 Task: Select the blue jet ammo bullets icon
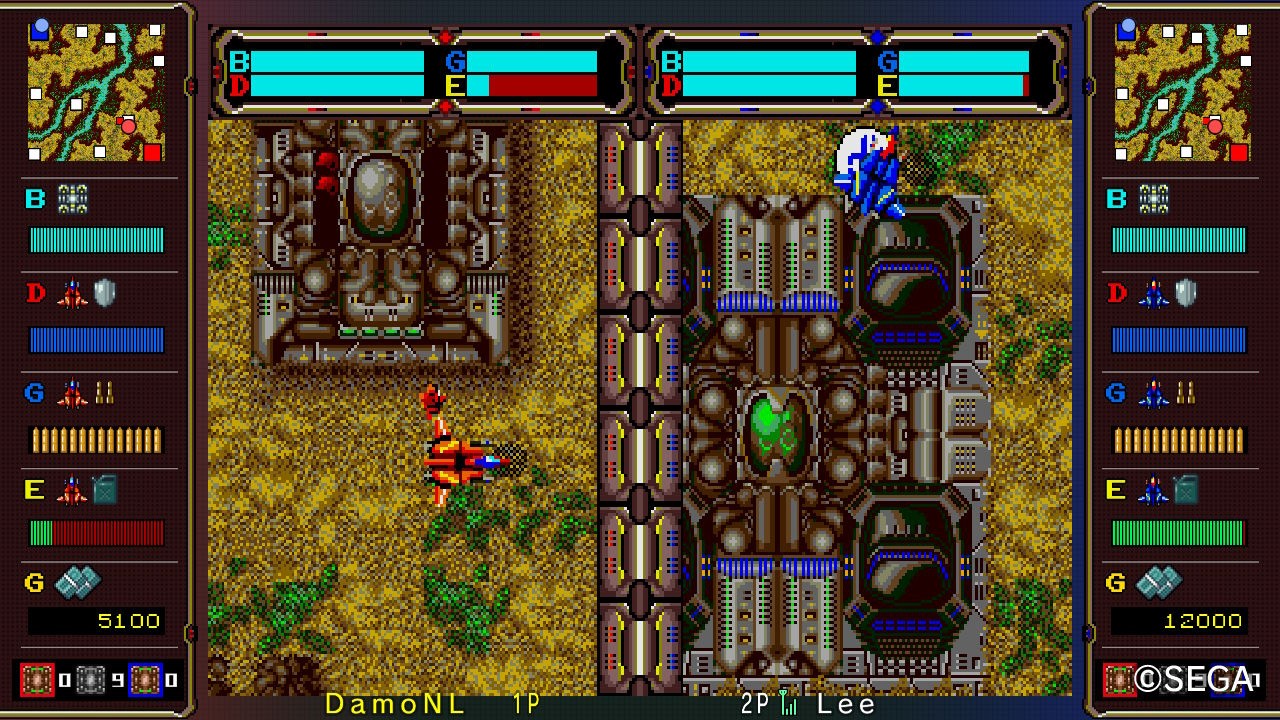[1170, 393]
